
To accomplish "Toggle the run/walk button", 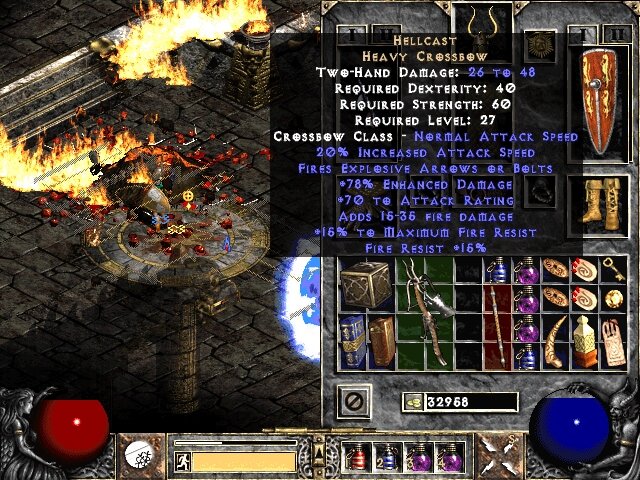I will point(183,460).
